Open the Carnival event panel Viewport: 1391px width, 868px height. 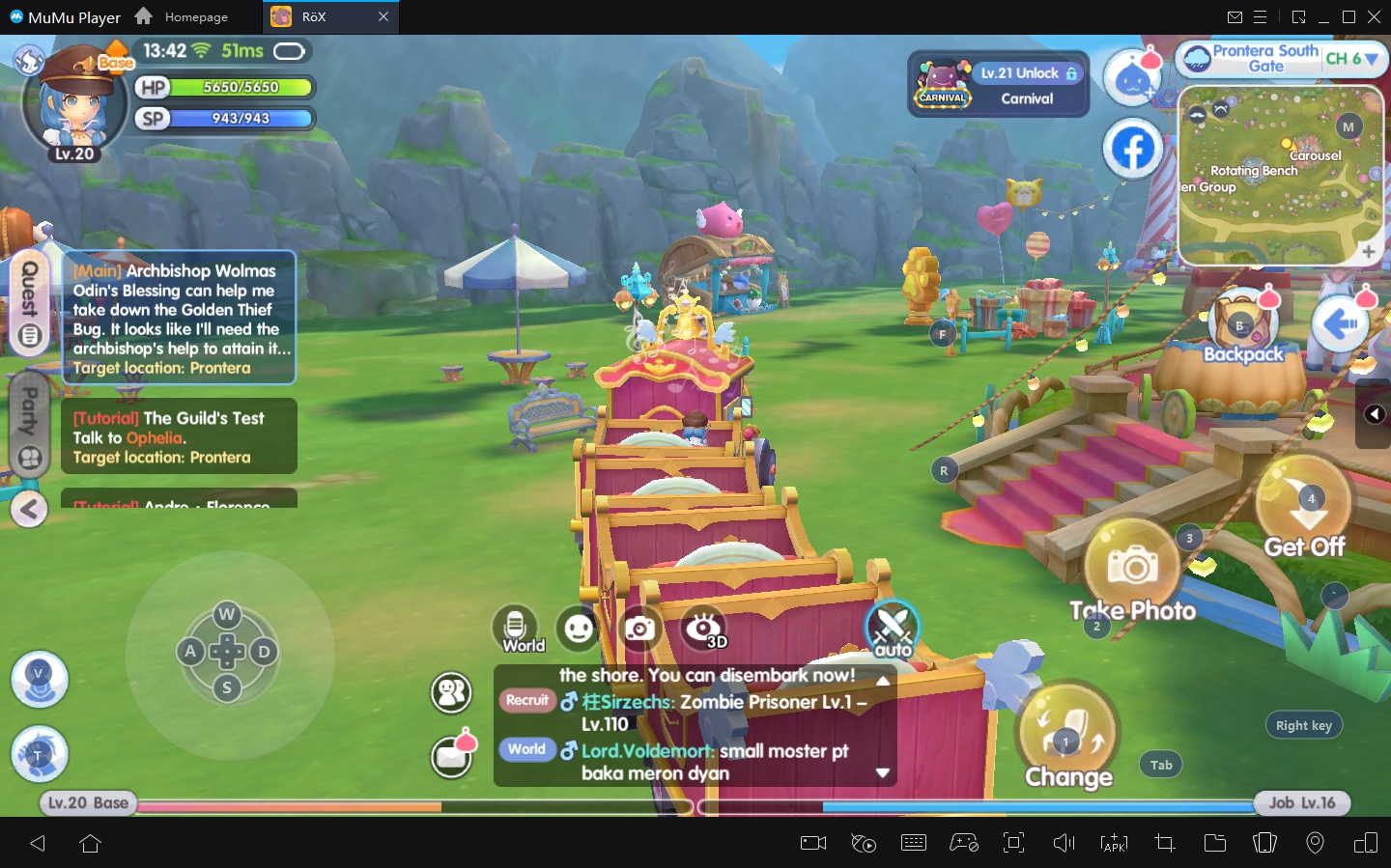click(x=997, y=84)
